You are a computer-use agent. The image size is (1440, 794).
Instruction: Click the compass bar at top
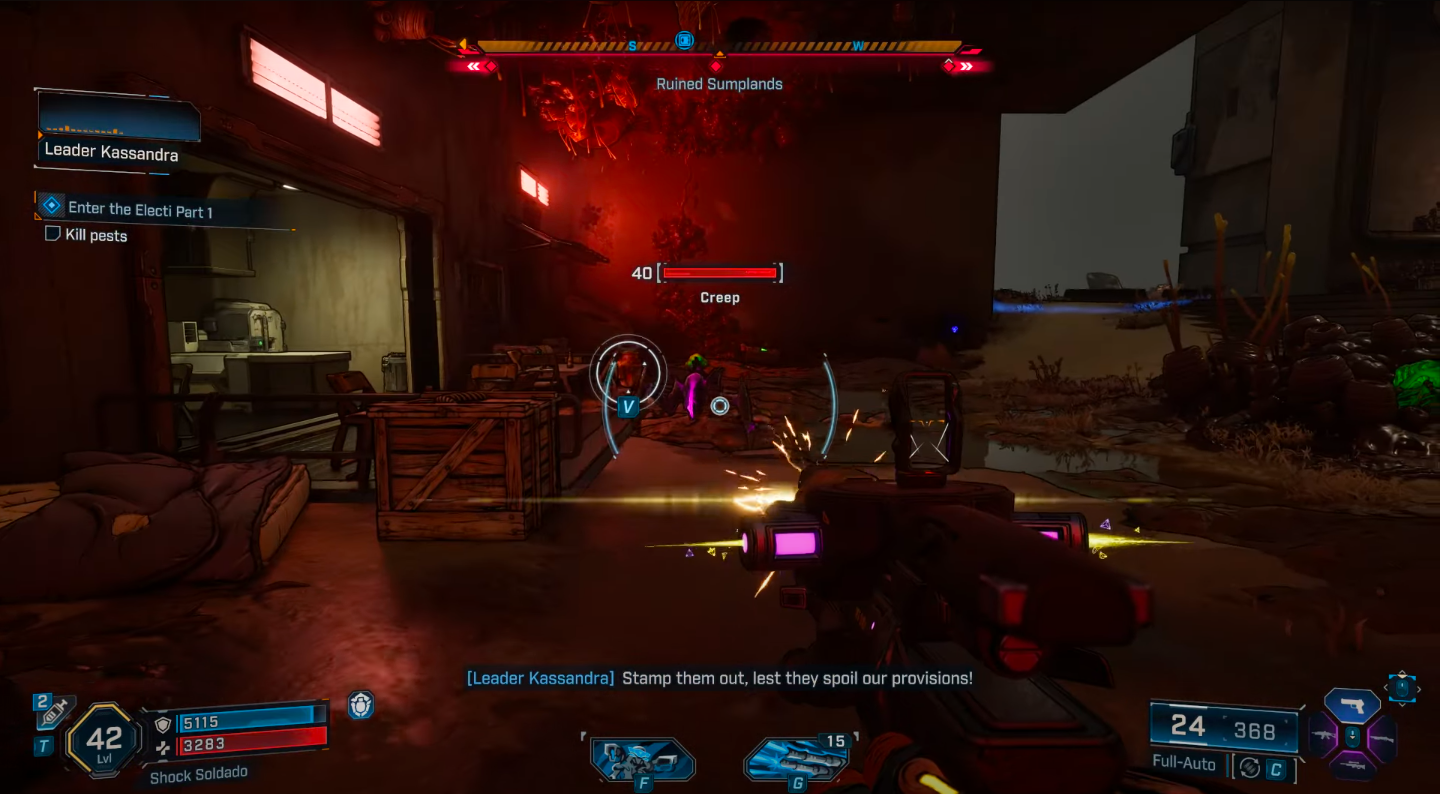click(x=718, y=46)
